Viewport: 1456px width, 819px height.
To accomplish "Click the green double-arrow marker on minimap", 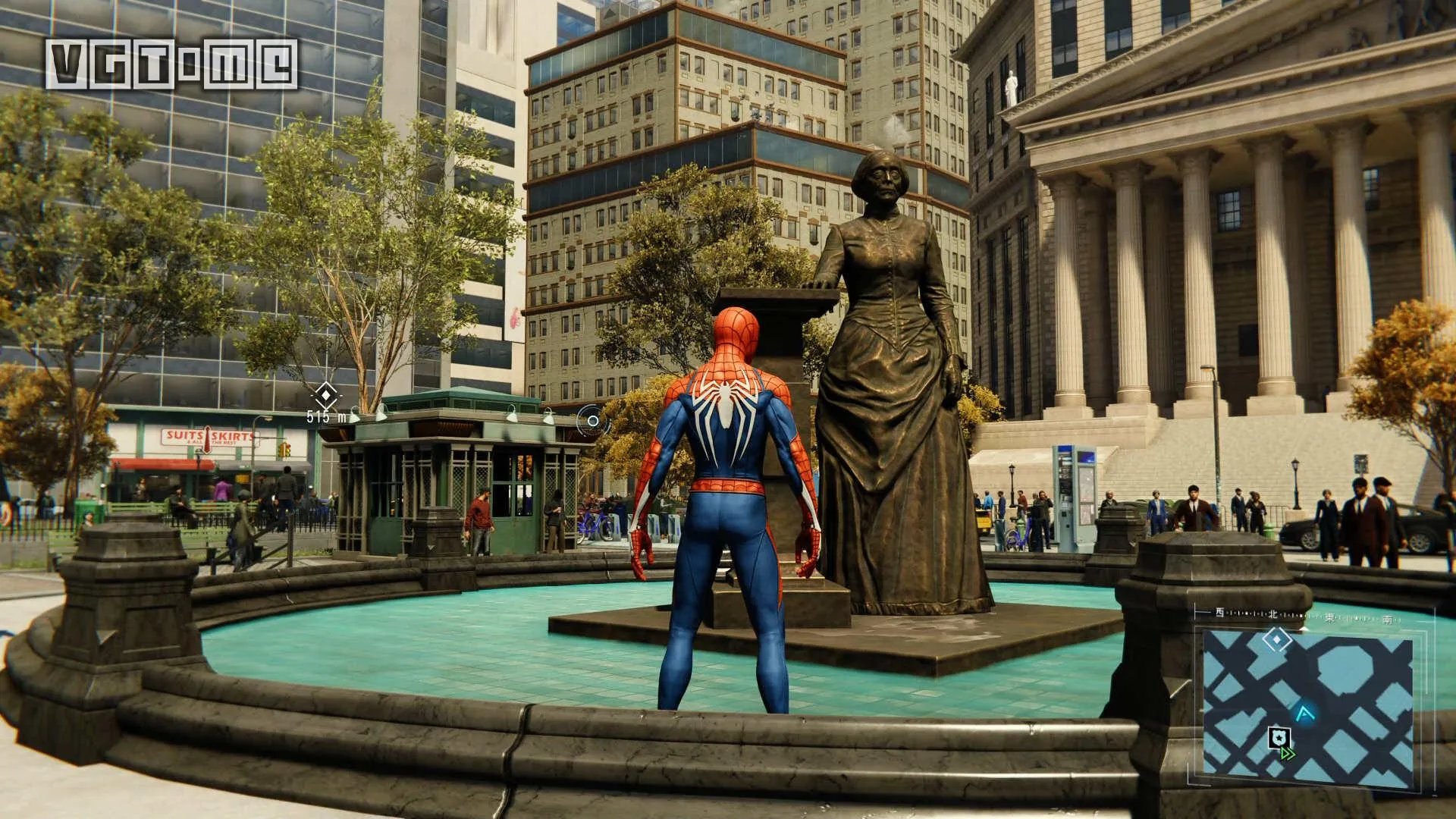I will click(1287, 754).
